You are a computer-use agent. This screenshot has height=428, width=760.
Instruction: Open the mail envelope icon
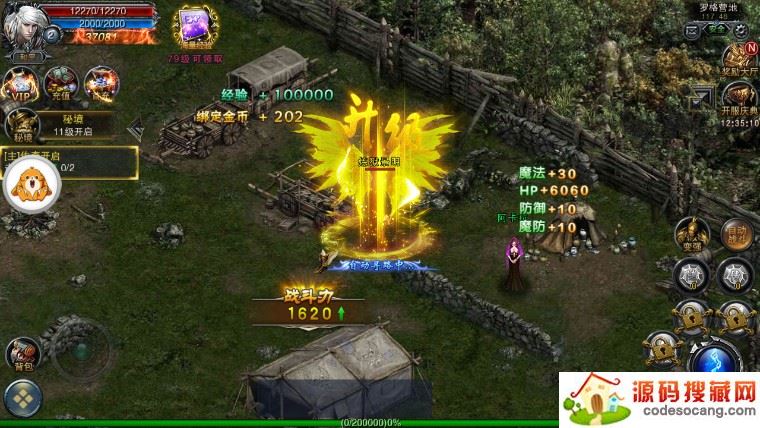point(692,33)
